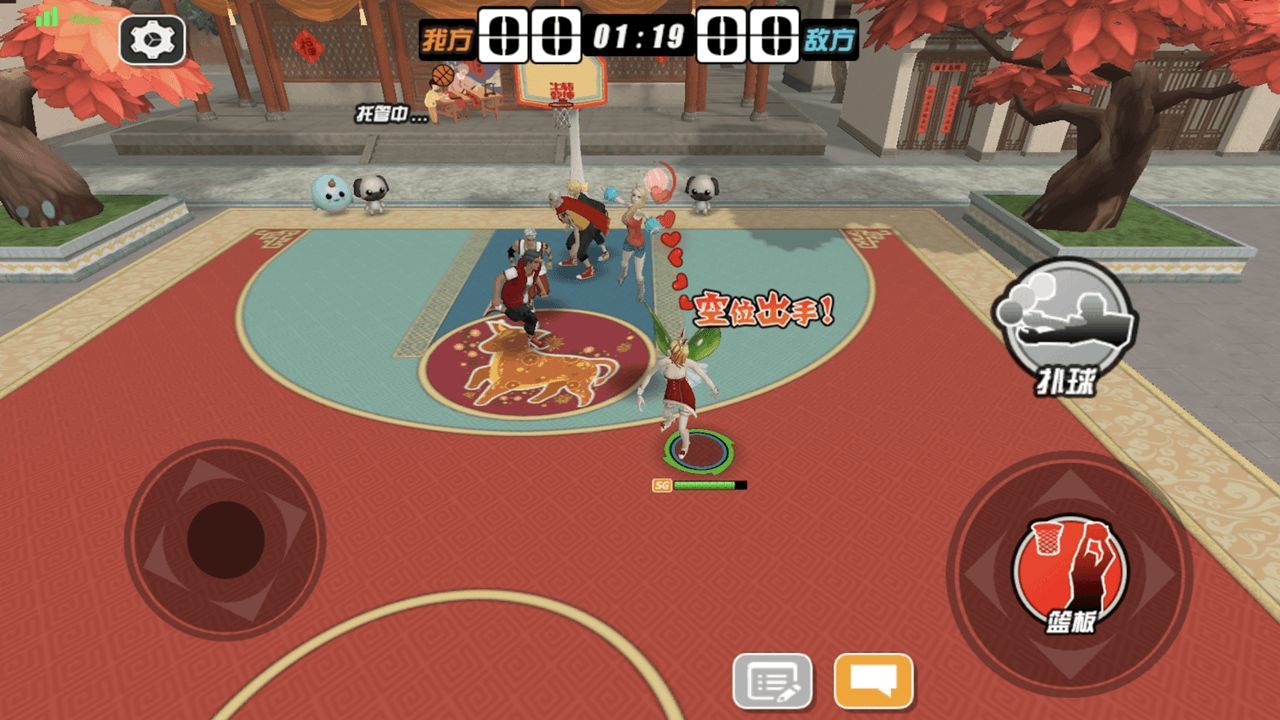The width and height of the screenshot is (1280, 720).
Task: Tap the virtual movement joystick
Action: point(225,540)
